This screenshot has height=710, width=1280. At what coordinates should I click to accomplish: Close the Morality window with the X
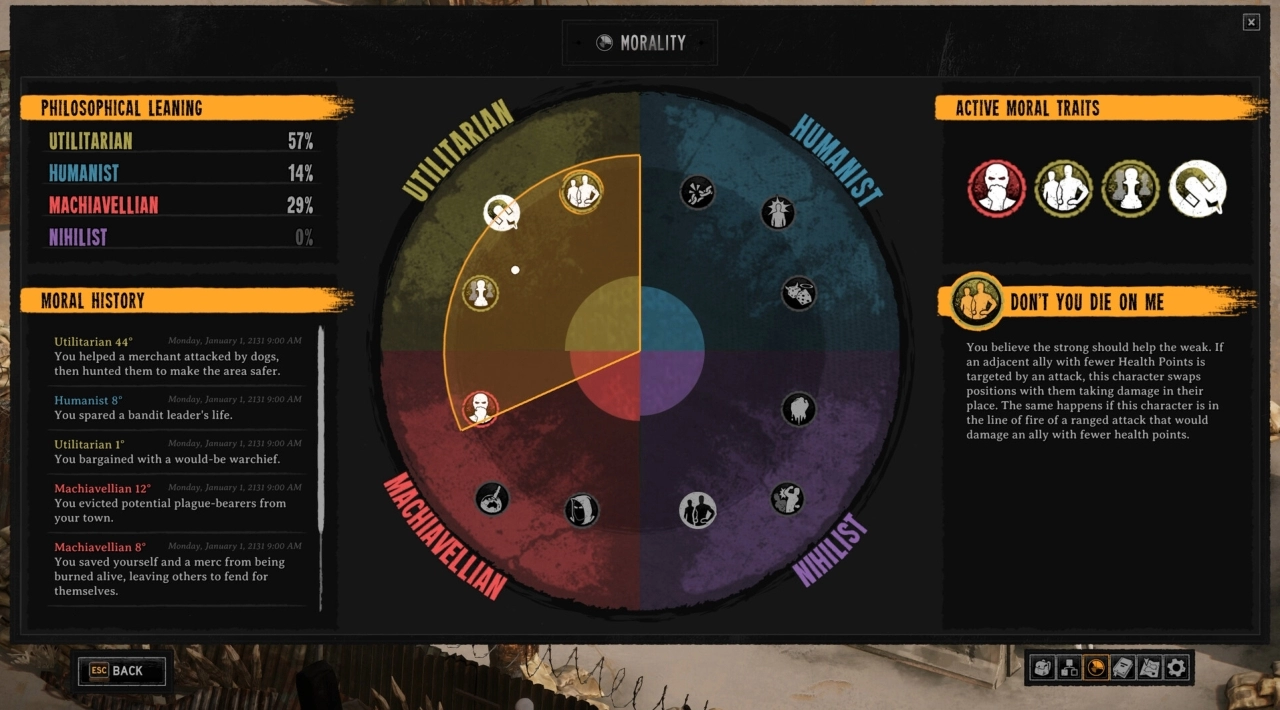point(1251,22)
